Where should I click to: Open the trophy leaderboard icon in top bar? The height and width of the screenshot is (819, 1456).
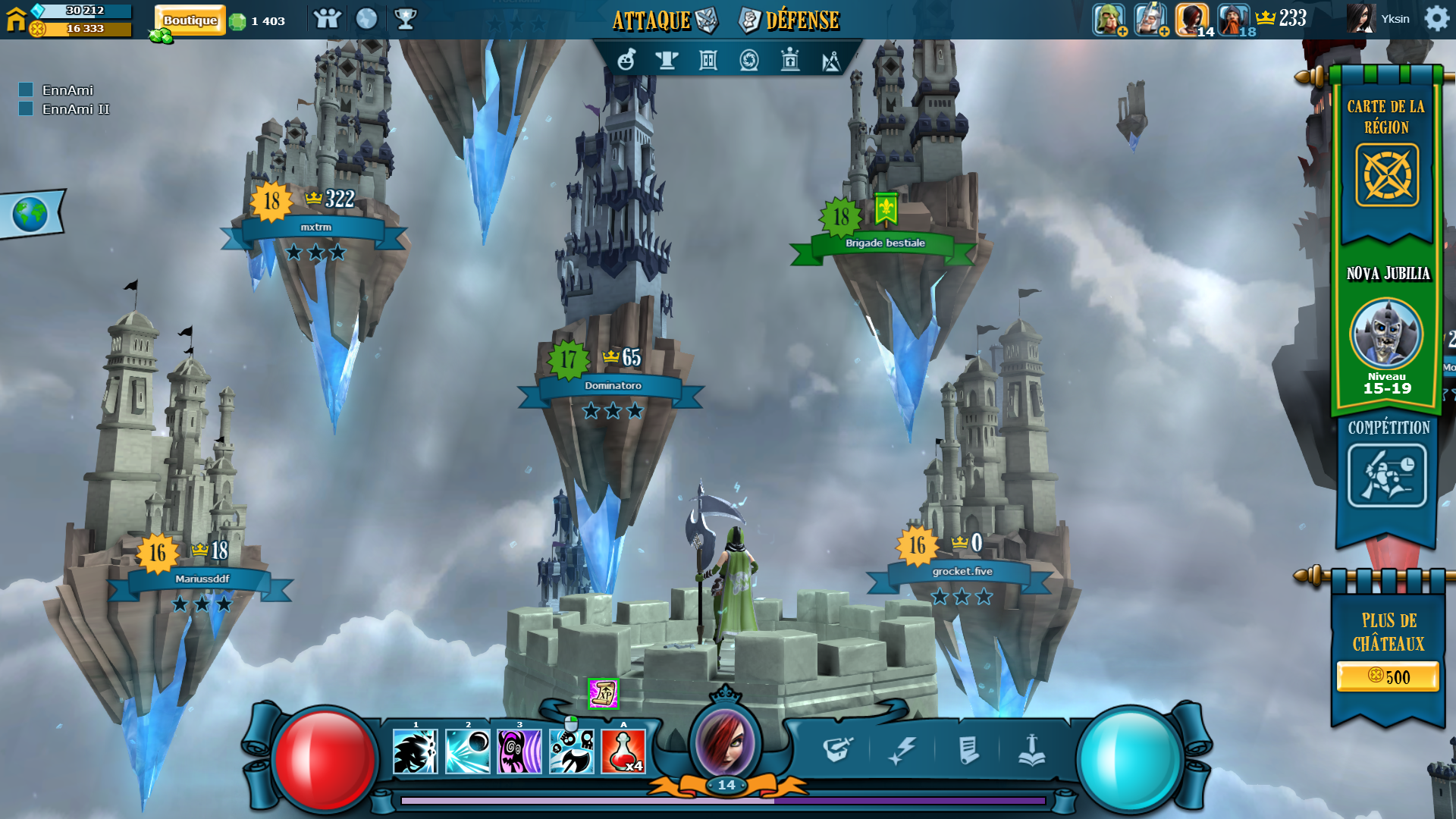click(x=406, y=19)
